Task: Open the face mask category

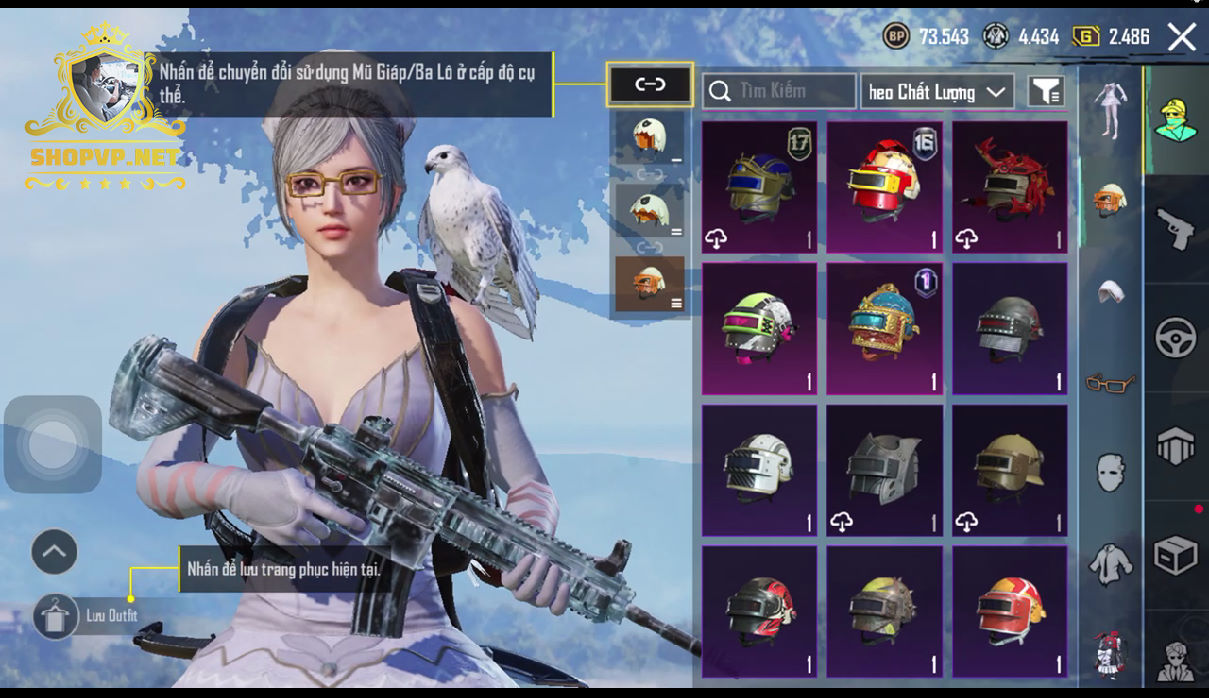Action: pos(1110,472)
